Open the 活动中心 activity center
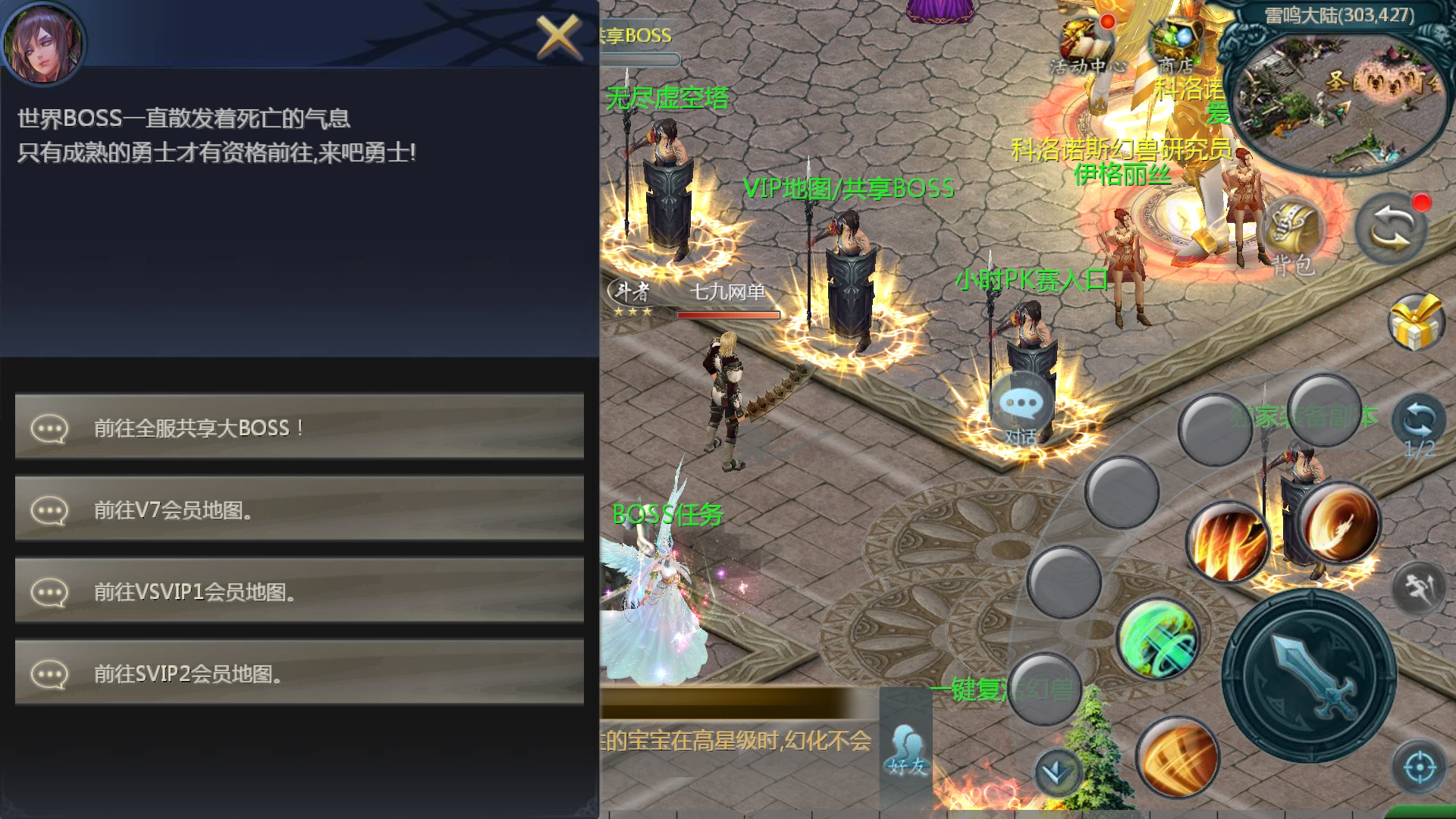The height and width of the screenshot is (819, 1456). [1086, 47]
